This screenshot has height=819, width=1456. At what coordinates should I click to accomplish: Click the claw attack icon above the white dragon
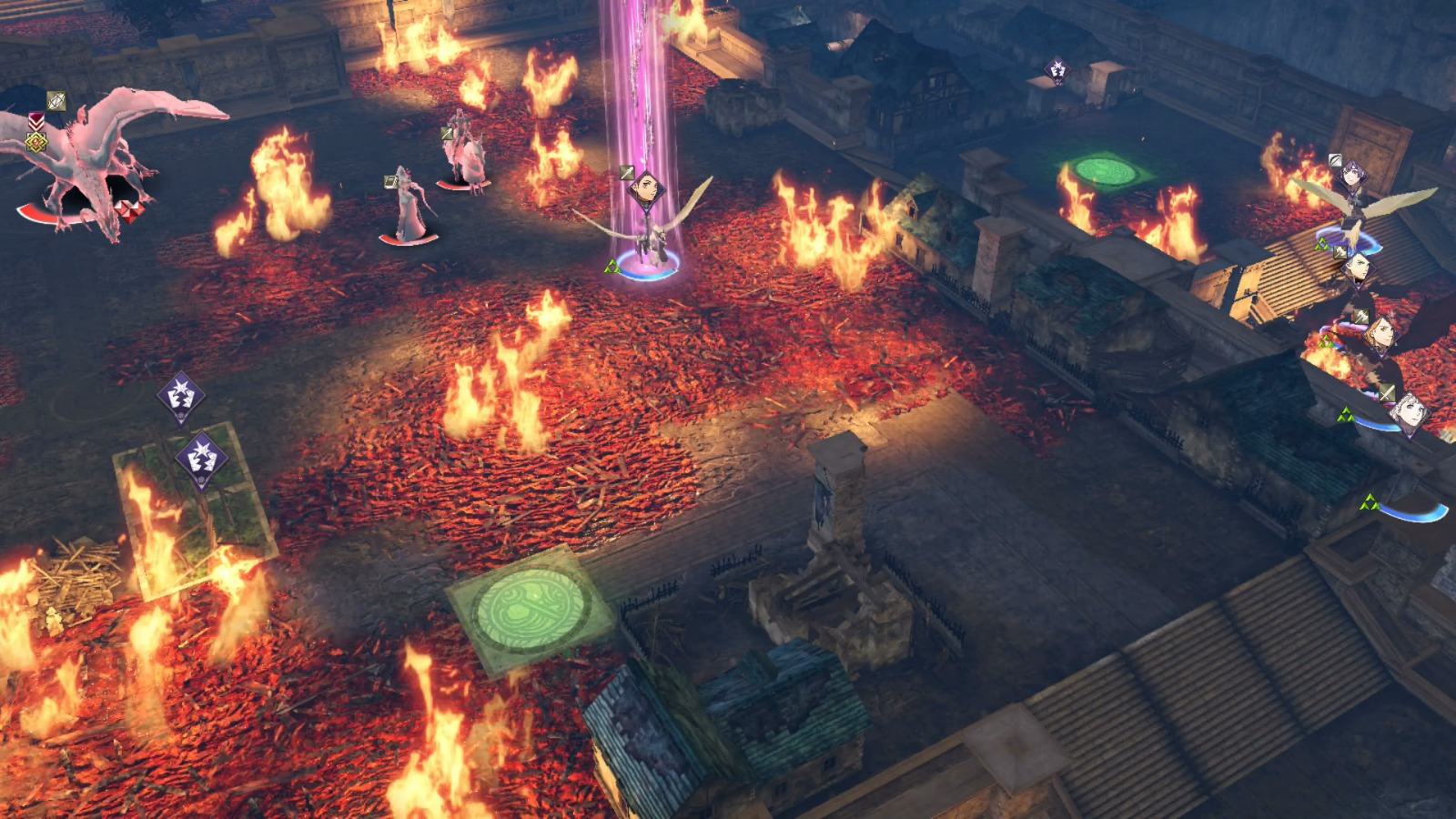[56, 99]
